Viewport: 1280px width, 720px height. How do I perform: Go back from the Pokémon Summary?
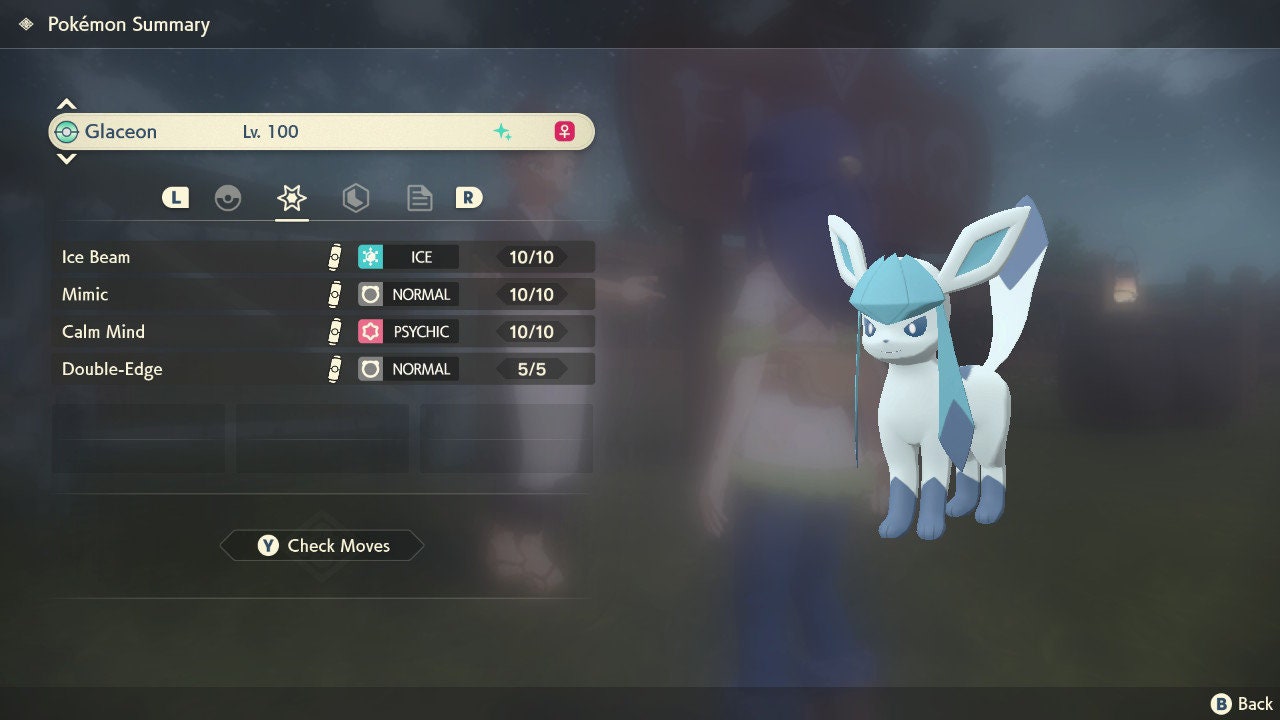[1242, 704]
